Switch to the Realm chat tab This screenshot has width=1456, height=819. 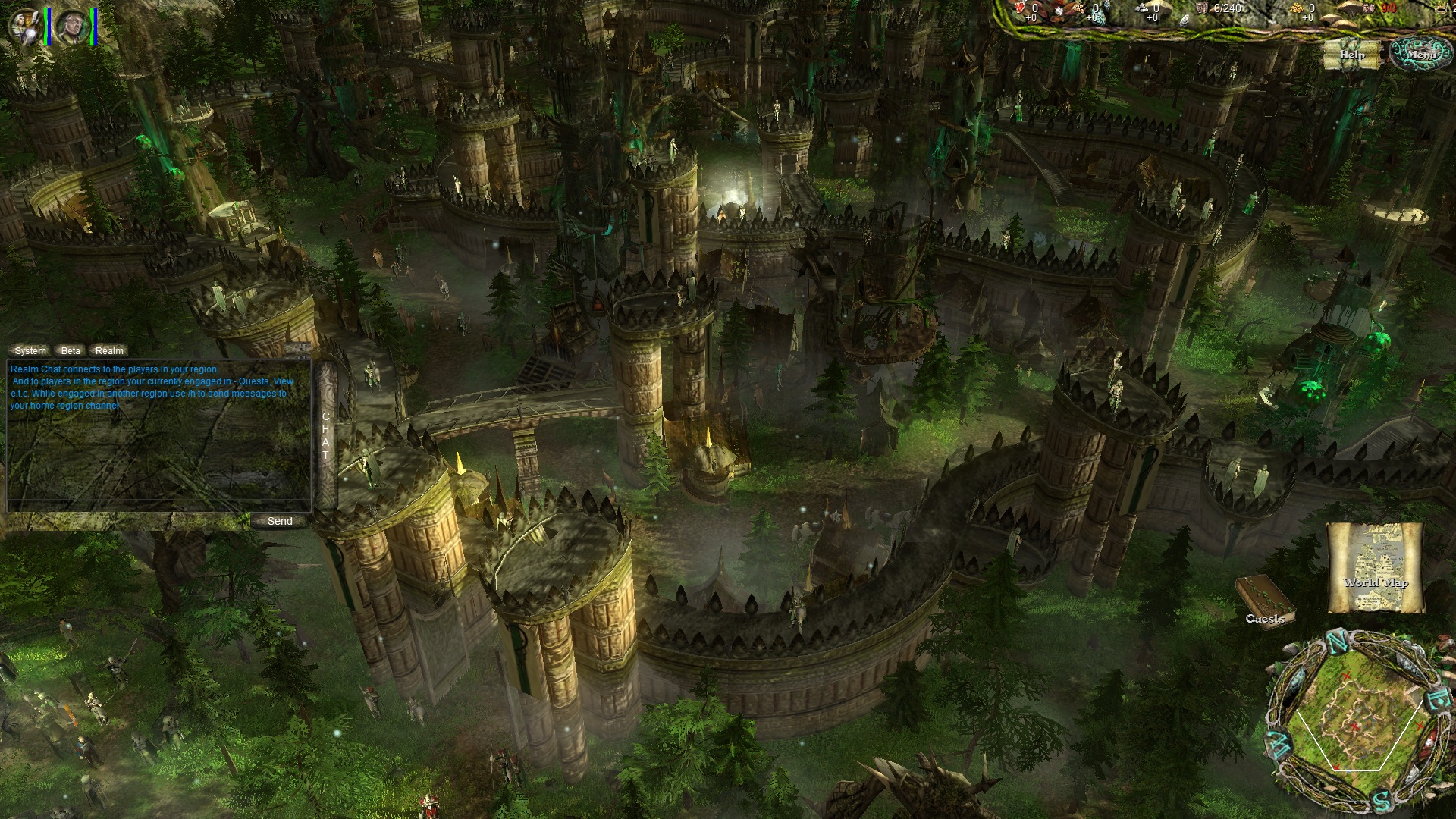pyautogui.click(x=109, y=350)
